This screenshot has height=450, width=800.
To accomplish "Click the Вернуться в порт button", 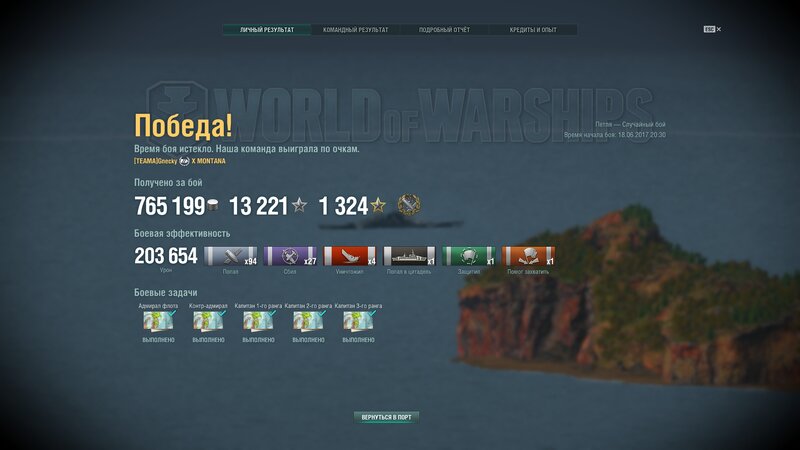I will pyautogui.click(x=386, y=417).
